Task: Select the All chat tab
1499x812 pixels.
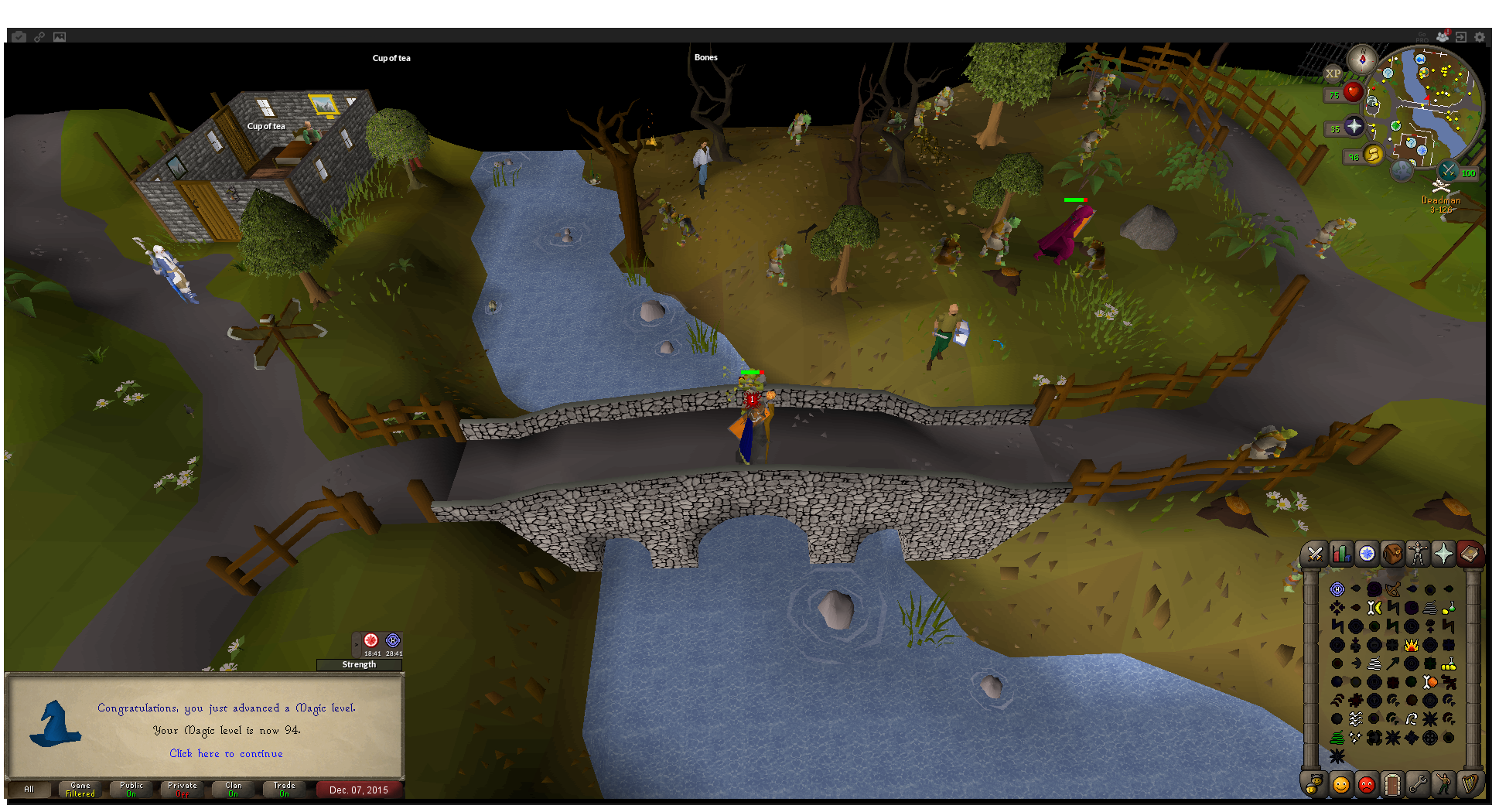Action: (29, 789)
